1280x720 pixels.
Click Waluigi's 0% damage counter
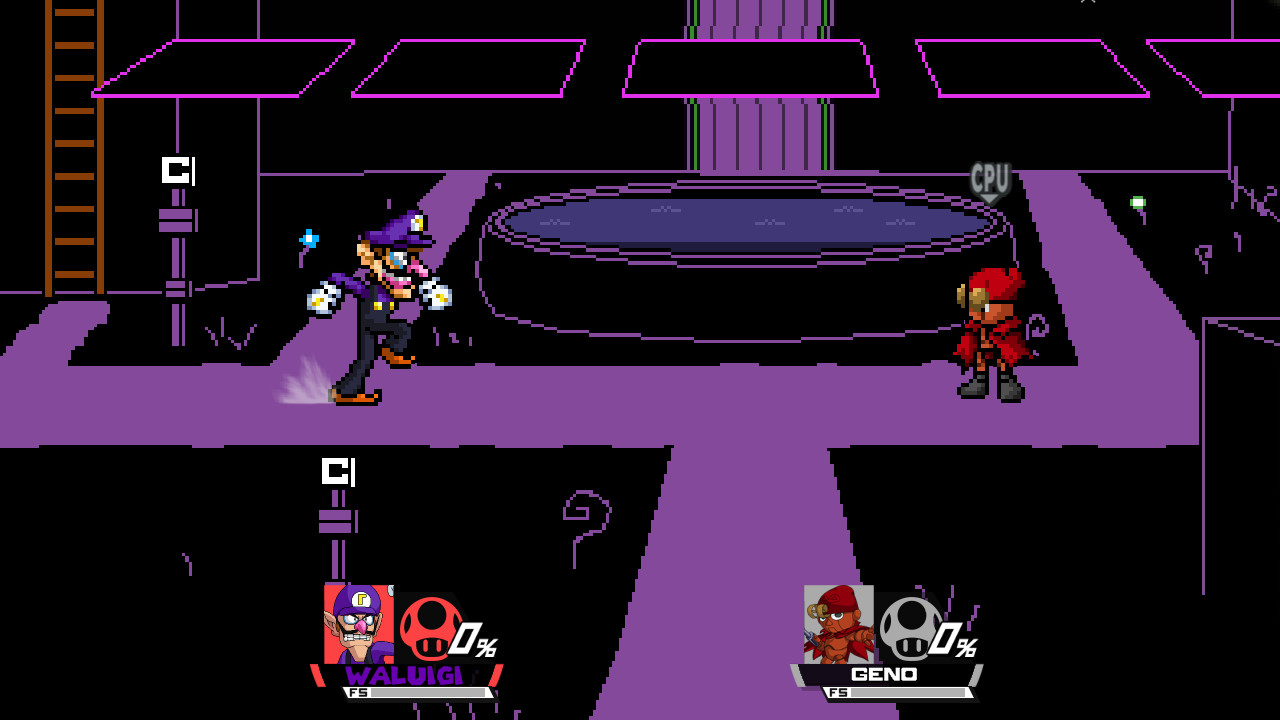[471, 640]
